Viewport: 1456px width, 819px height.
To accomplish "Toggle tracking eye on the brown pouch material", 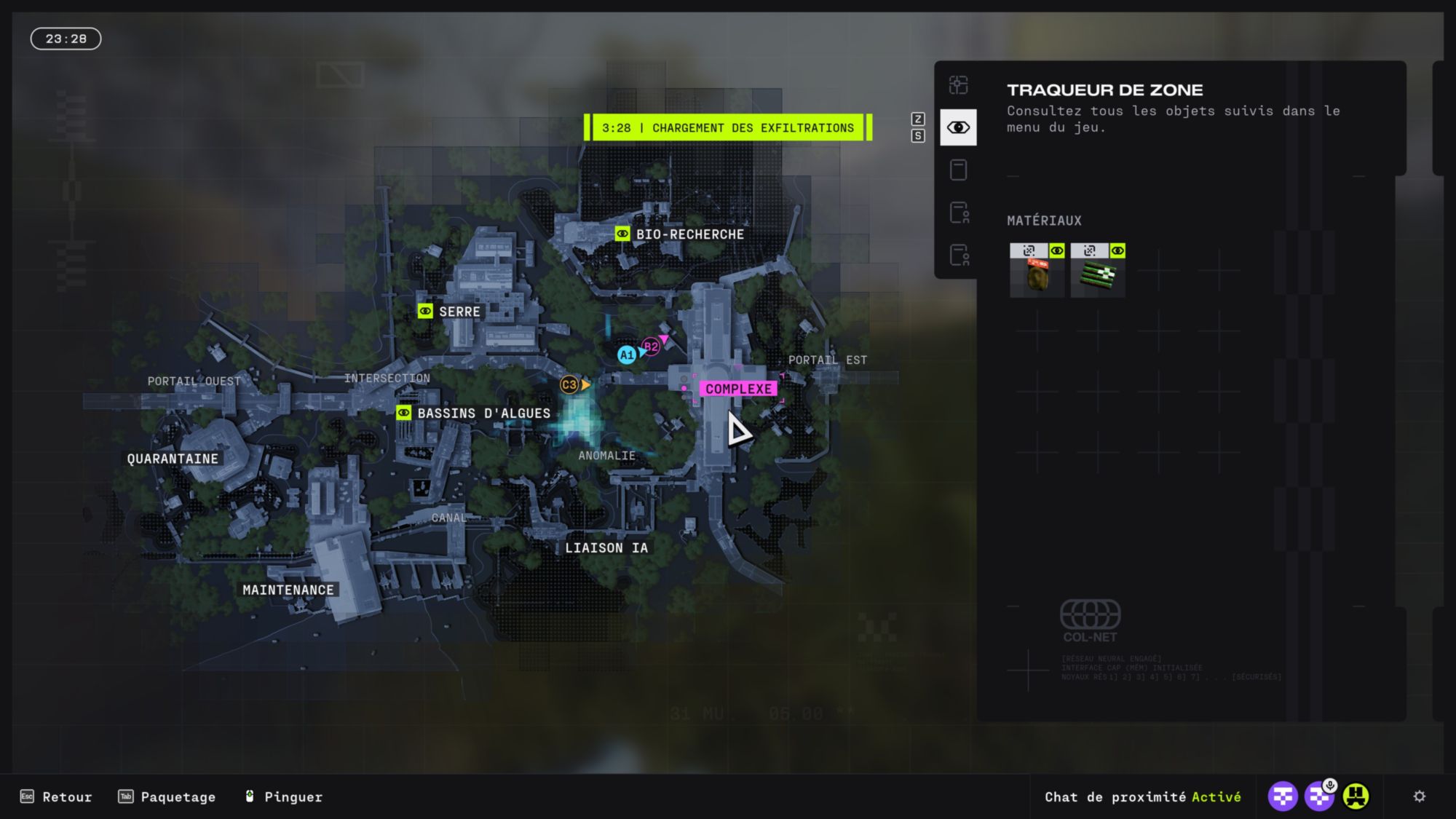I will coord(1057,251).
